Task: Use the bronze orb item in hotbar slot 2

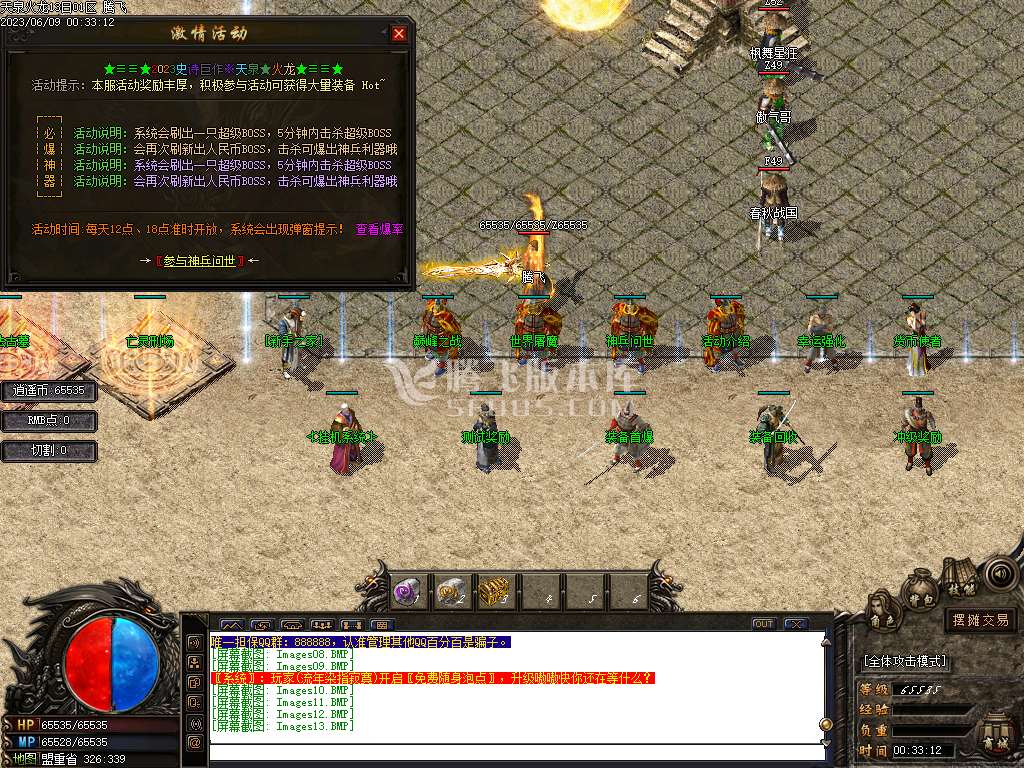Action: tap(450, 592)
